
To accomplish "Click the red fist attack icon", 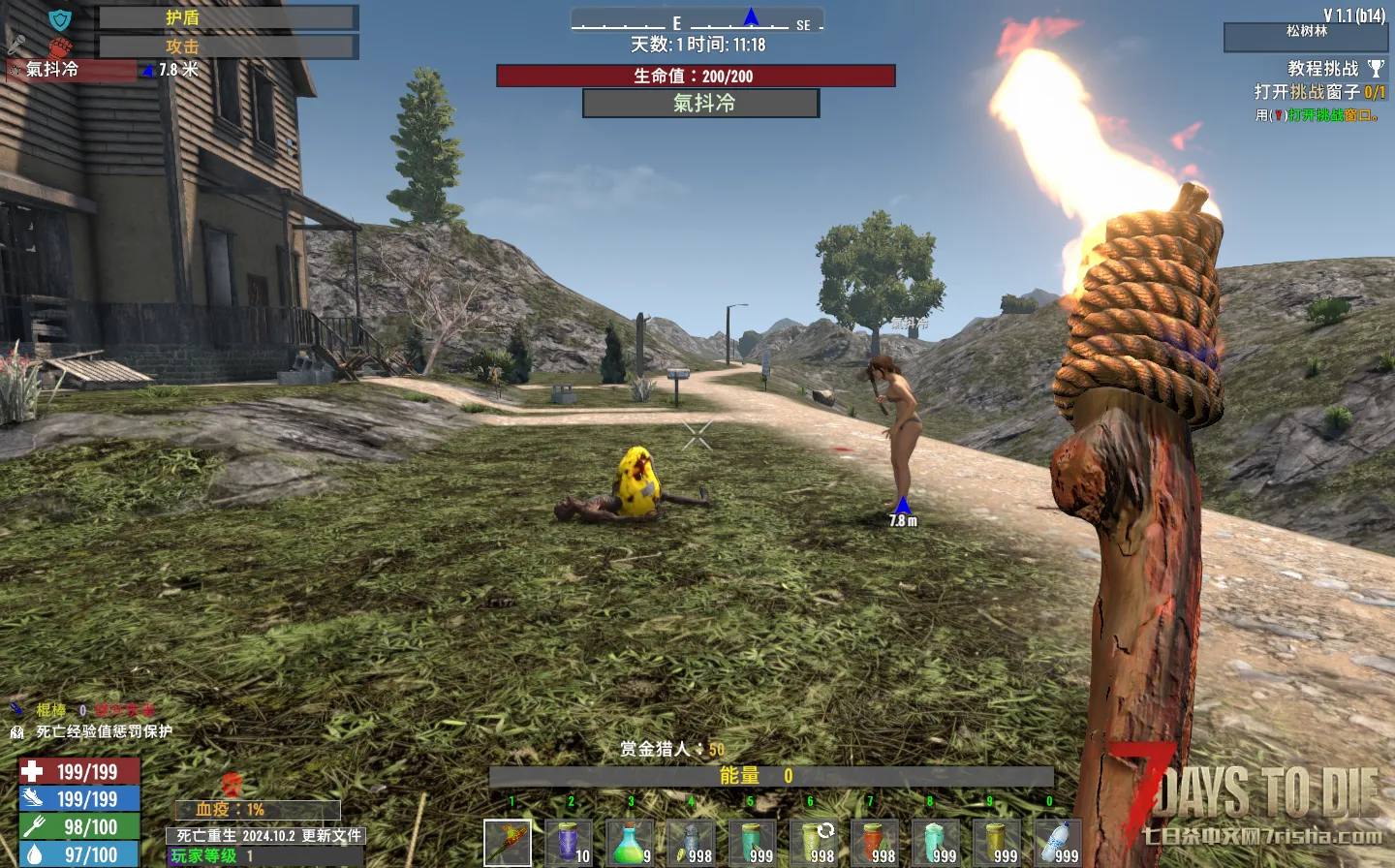I will pyautogui.click(x=60, y=46).
